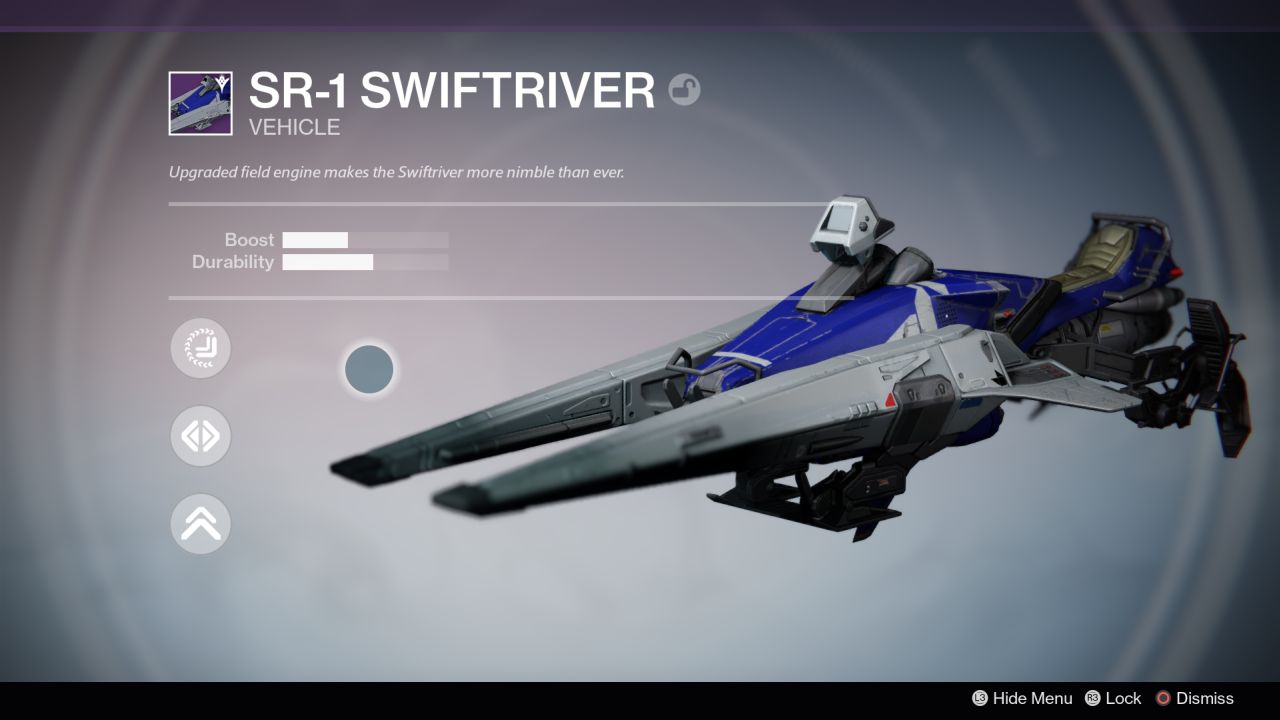
Task: Select the laurel wreath speed perk node
Action: point(200,348)
